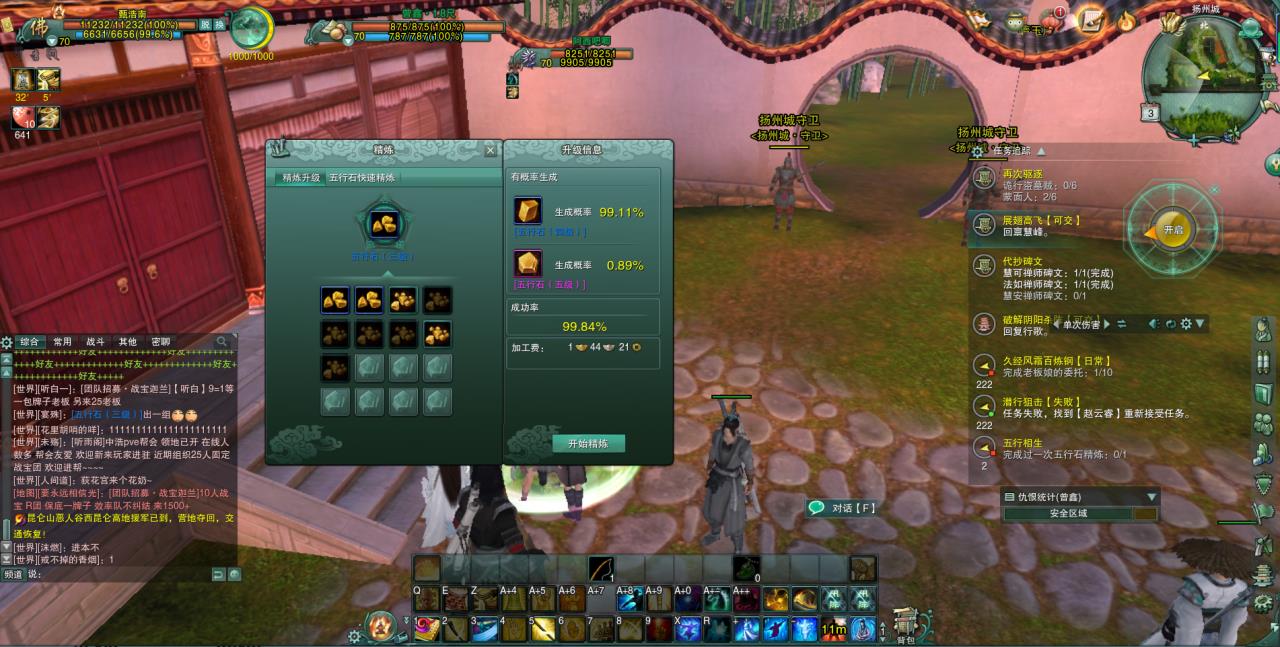Image resolution: width=1280 pixels, height=647 pixels.
Task: Click the 频道 channel selector button
Action: tap(13, 574)
